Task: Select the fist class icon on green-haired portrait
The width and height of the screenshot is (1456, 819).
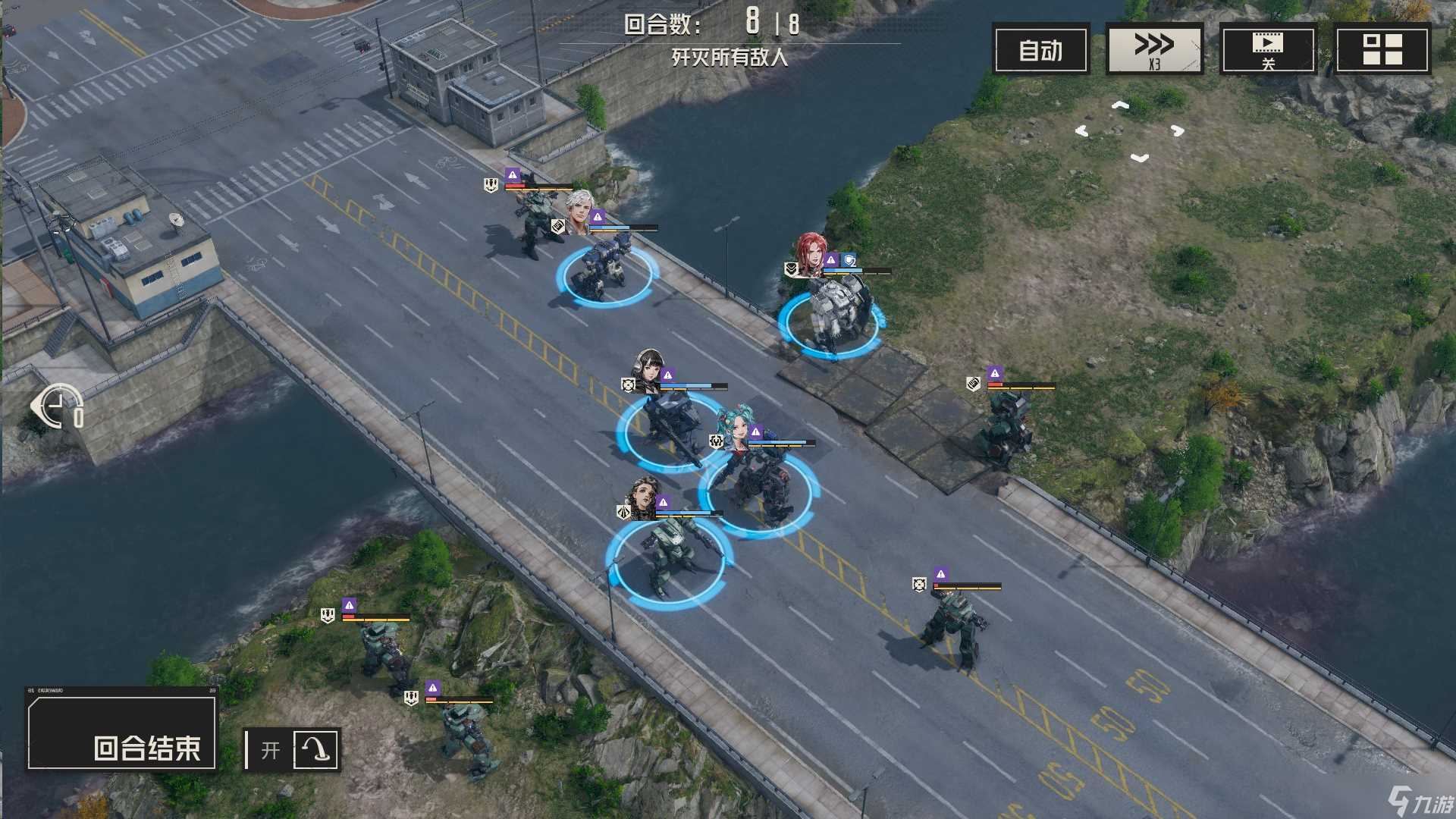Action: (716, 442)
